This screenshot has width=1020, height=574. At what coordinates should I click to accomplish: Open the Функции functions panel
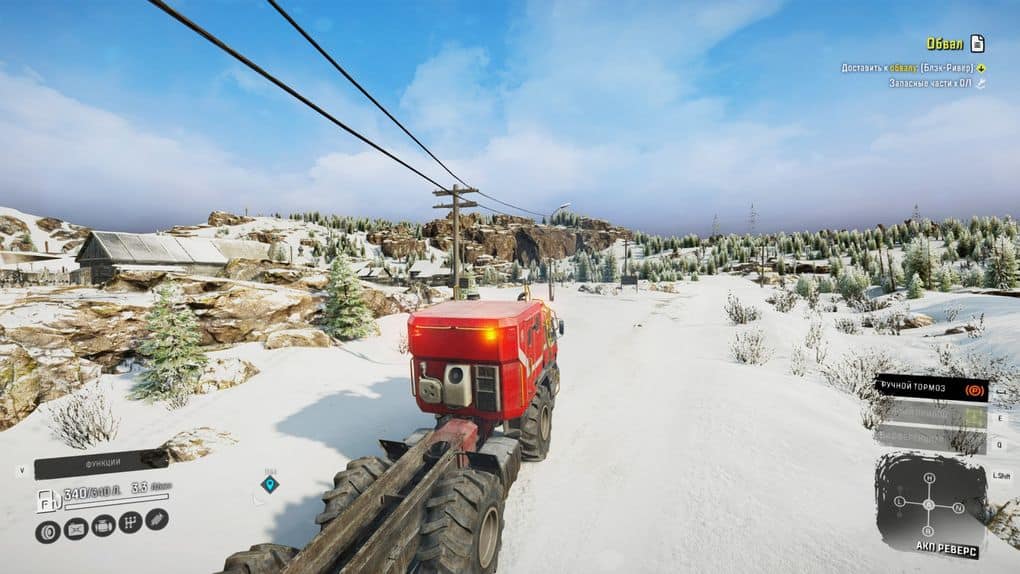[x=101, y=463]
